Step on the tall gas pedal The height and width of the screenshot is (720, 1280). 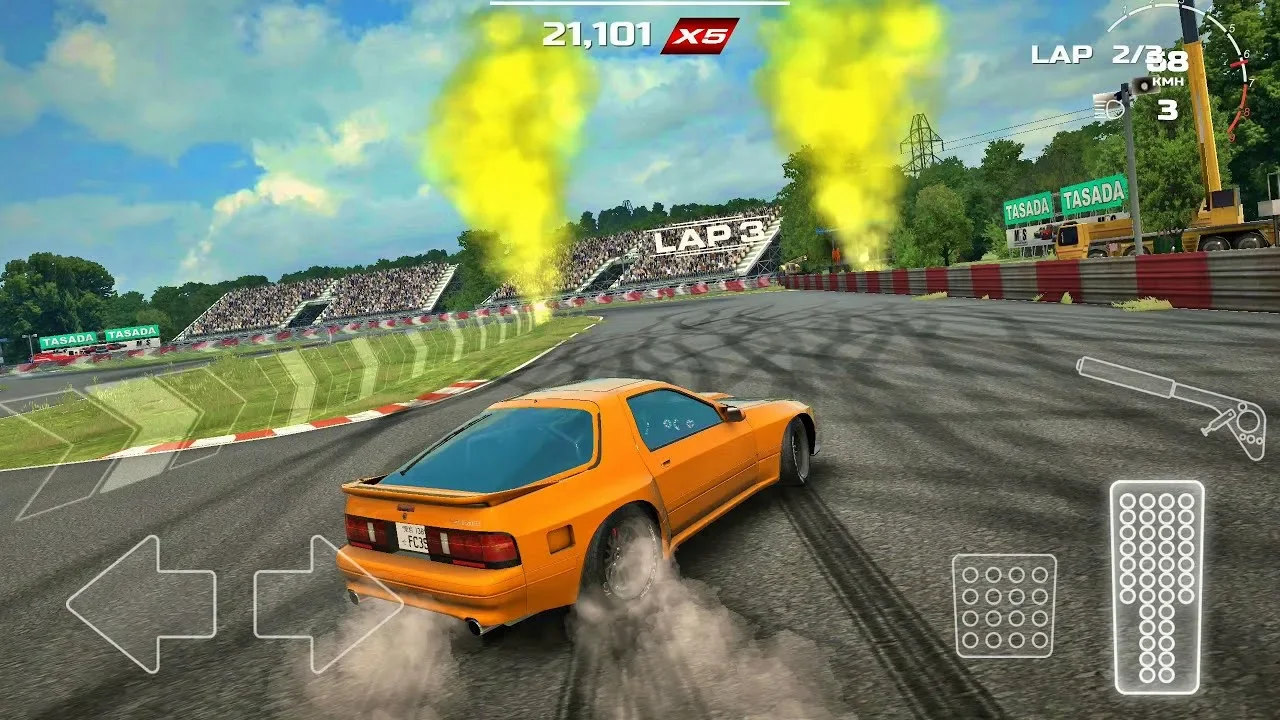pos(1157,587)
